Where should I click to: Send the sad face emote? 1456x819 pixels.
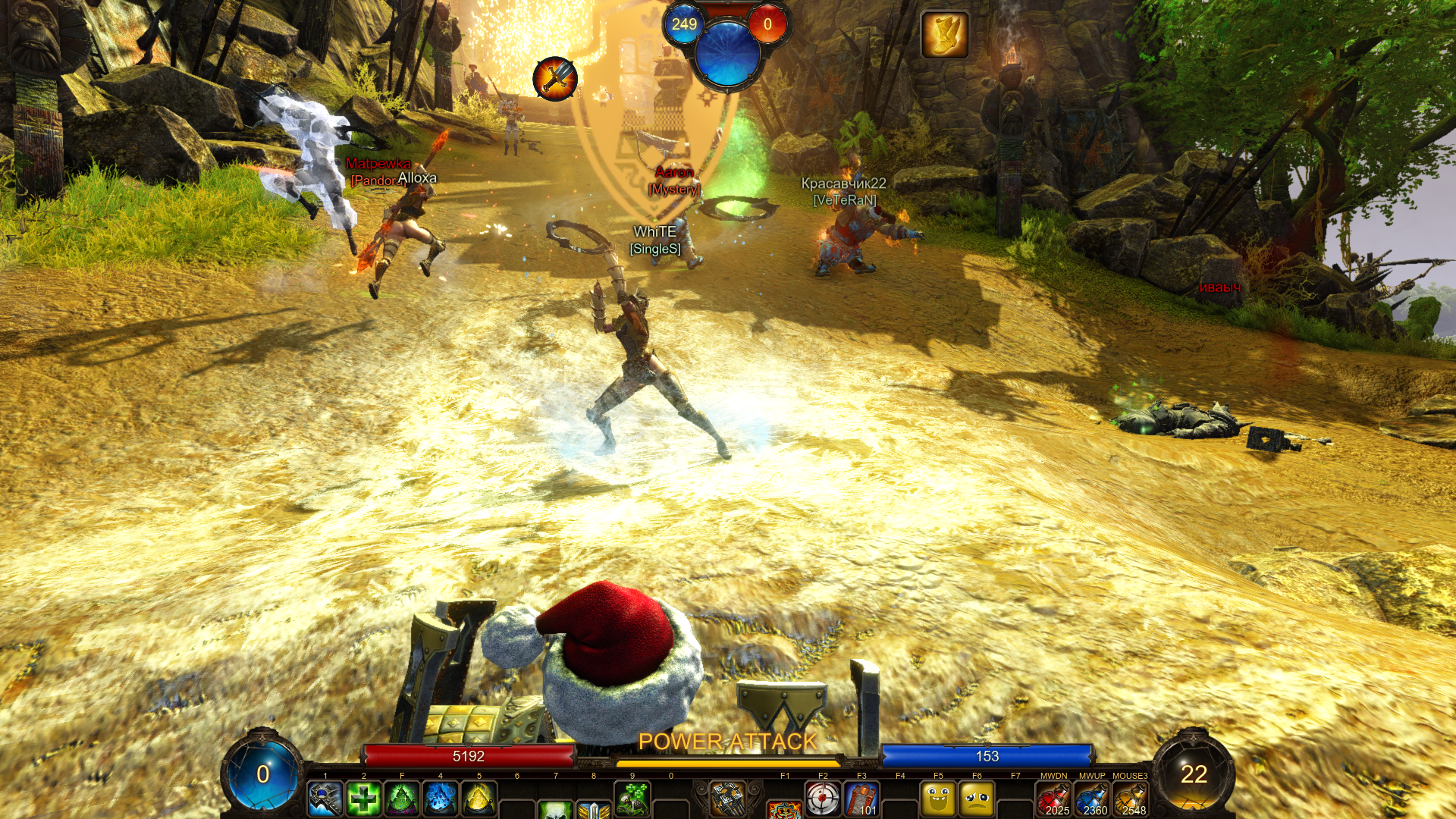pyautogui.click(x=977, y=799)
